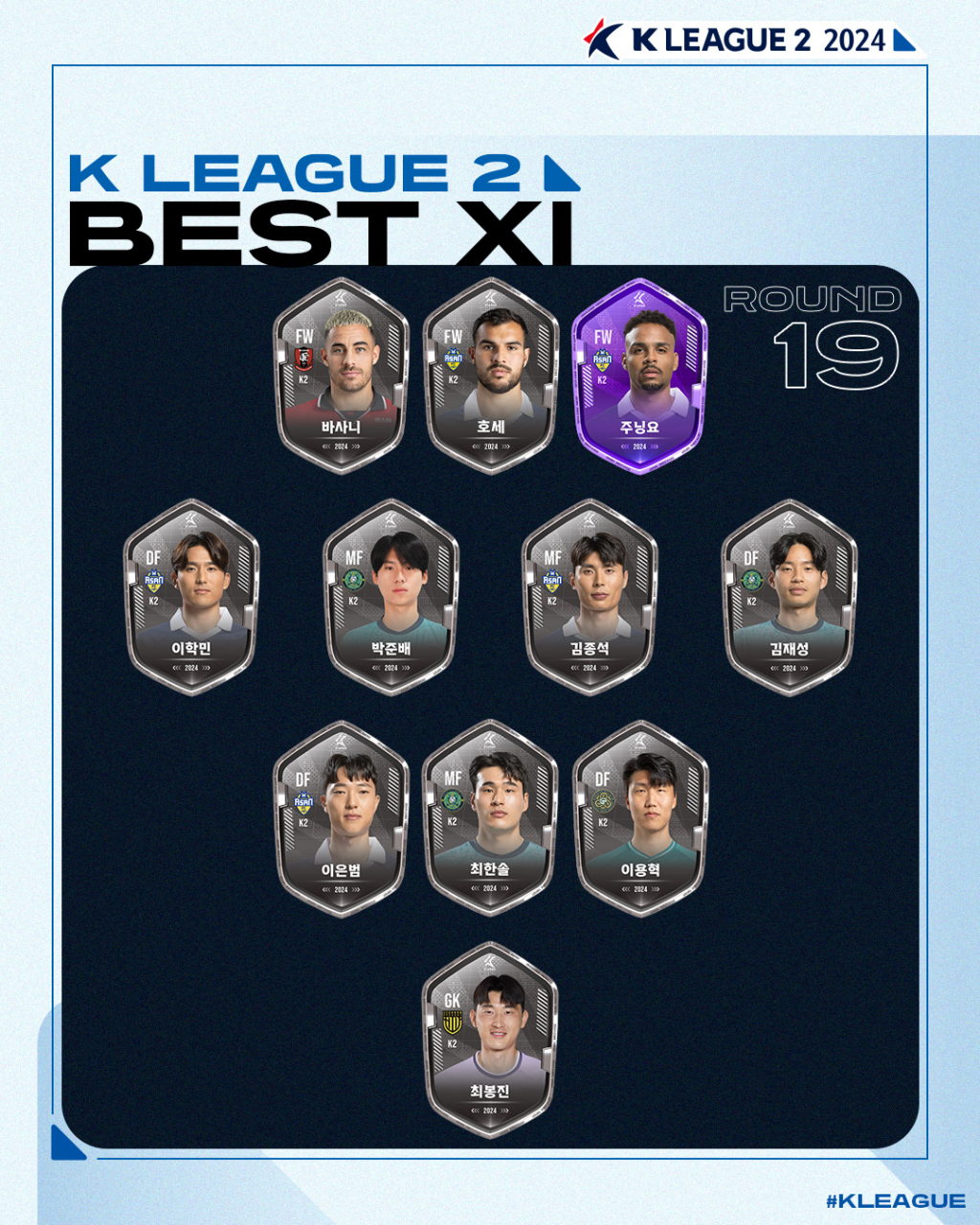Pick the 최한솔 midfielder card
Image resolution: width=980 pixels, height=1225 pixels.
491,819
